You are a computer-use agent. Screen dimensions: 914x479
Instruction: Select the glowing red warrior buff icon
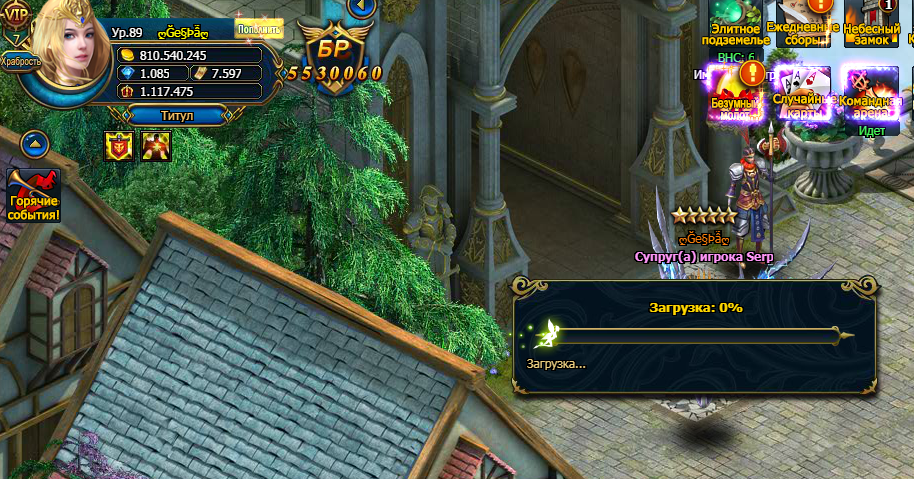(155, 146)
